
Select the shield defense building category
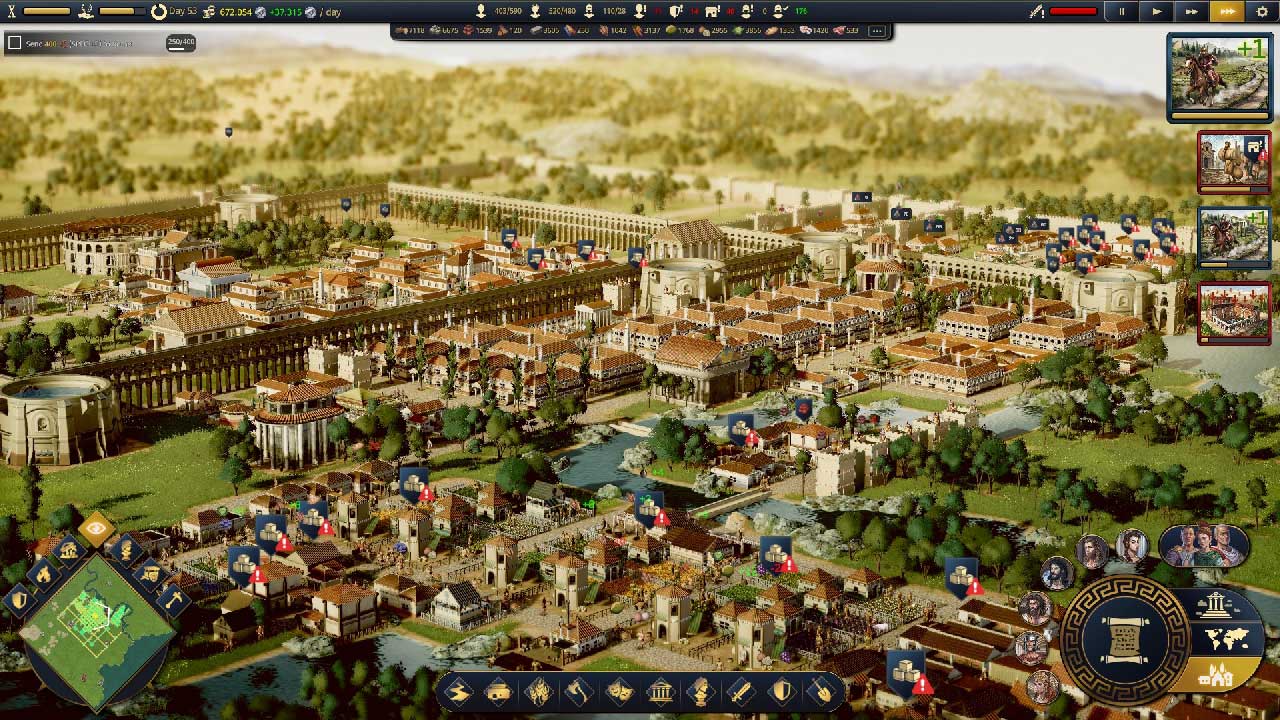tap(782, 691)
